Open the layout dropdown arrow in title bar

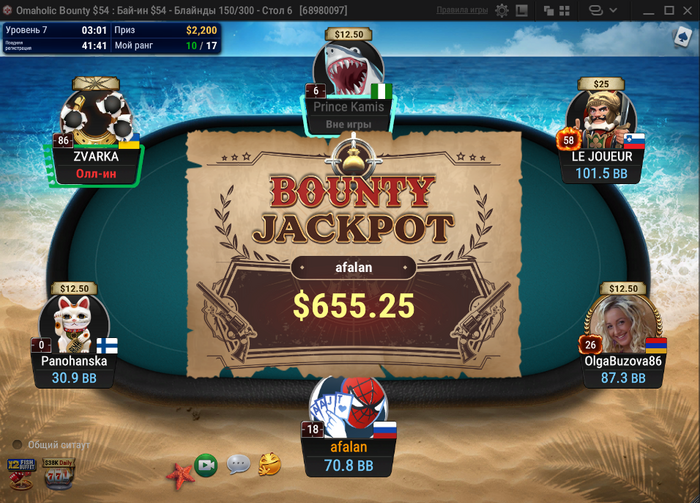pyautogui.click(x=612, y=10)
